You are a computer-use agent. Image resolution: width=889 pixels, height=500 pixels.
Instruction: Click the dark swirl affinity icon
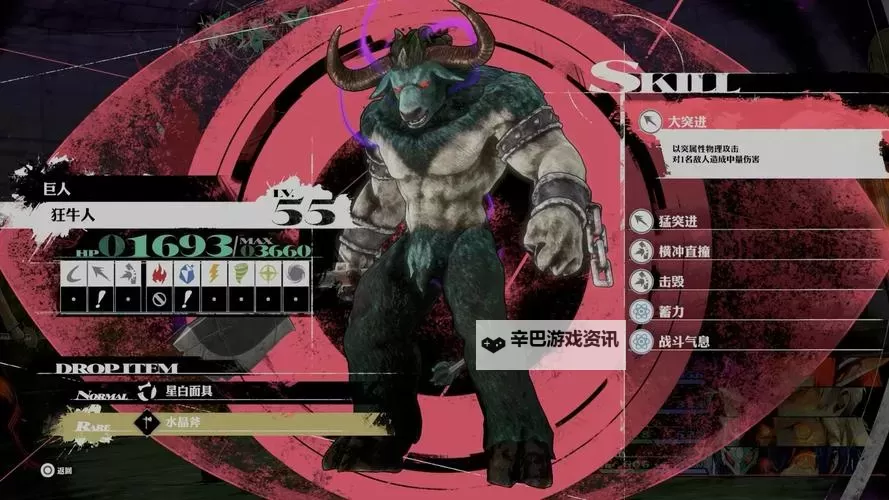tap(297, 273)
